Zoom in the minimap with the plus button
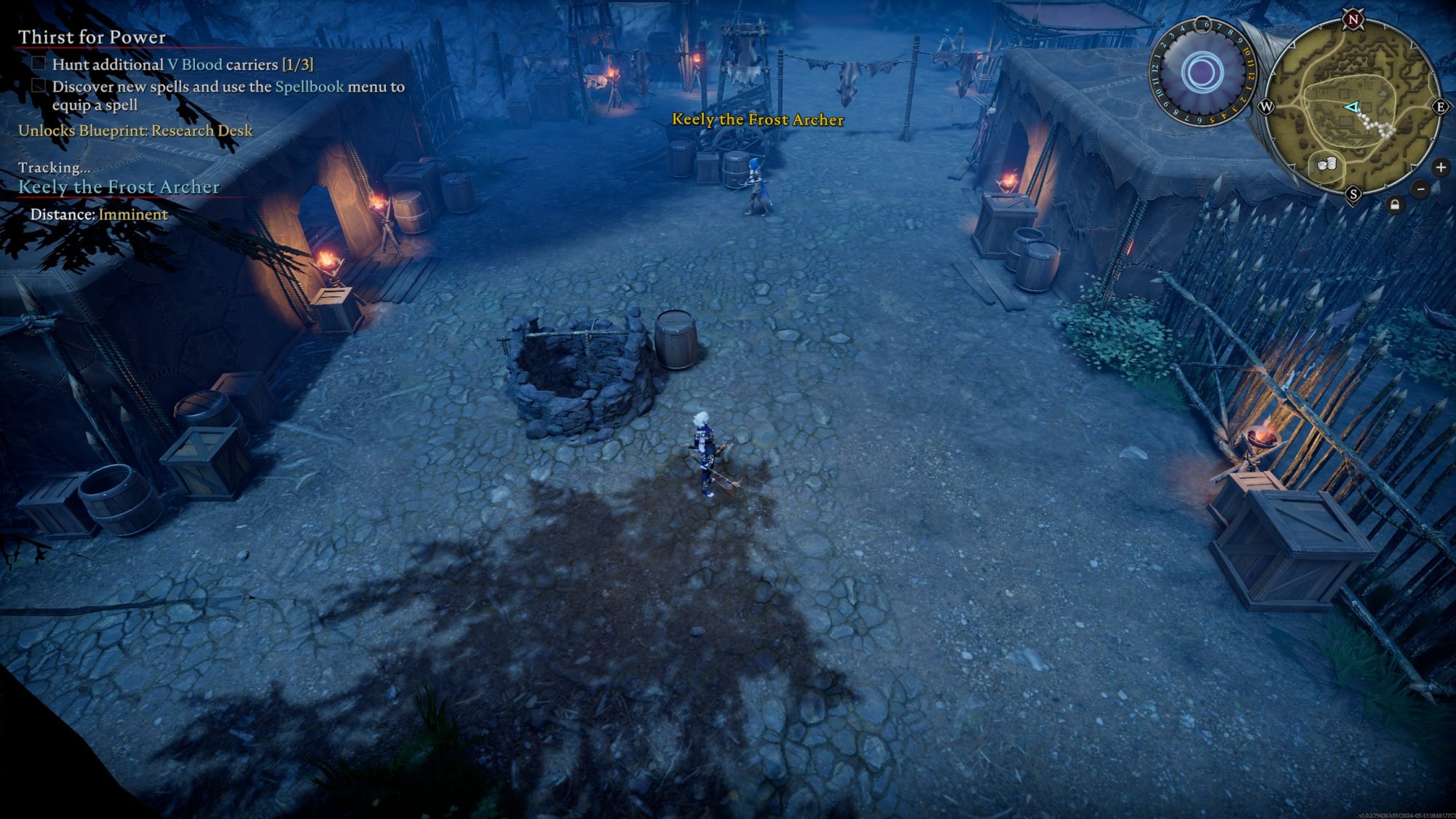Viewport: 1456px width, 819px height. coord(1440,167)
